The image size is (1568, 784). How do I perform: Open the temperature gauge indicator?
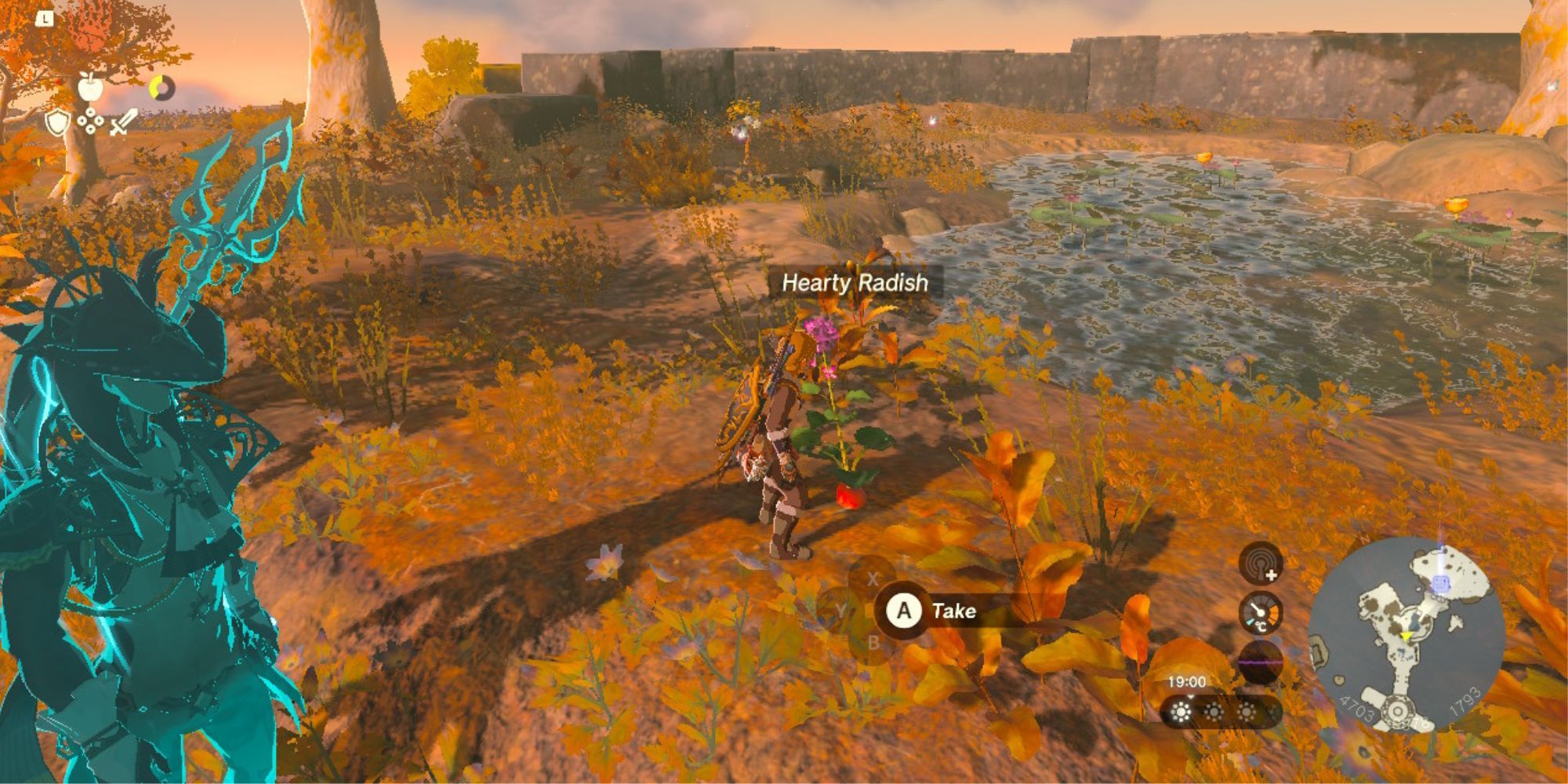tap(1261, 612)
